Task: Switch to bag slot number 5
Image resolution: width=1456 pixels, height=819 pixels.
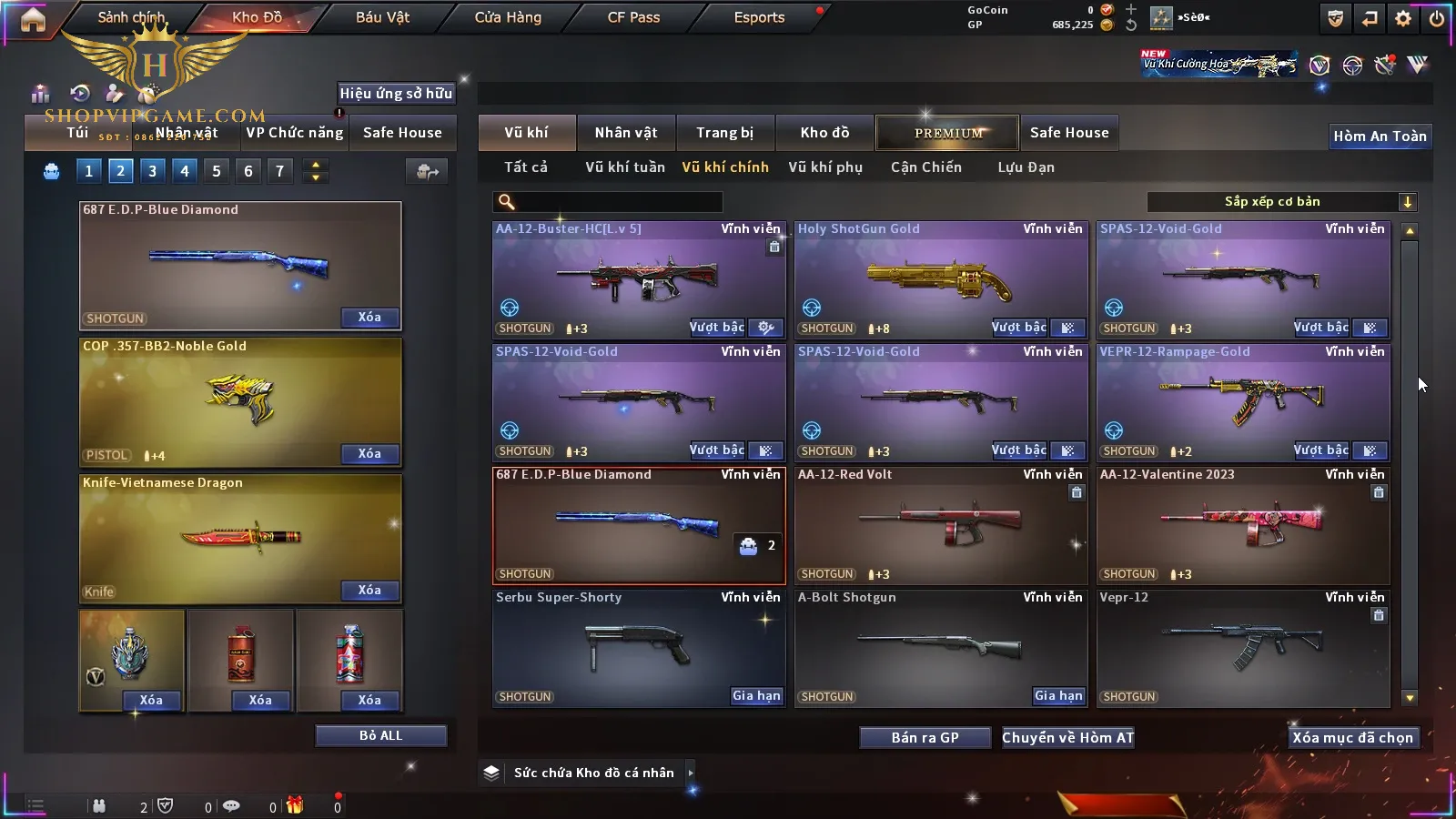Action: click(217, 170)
